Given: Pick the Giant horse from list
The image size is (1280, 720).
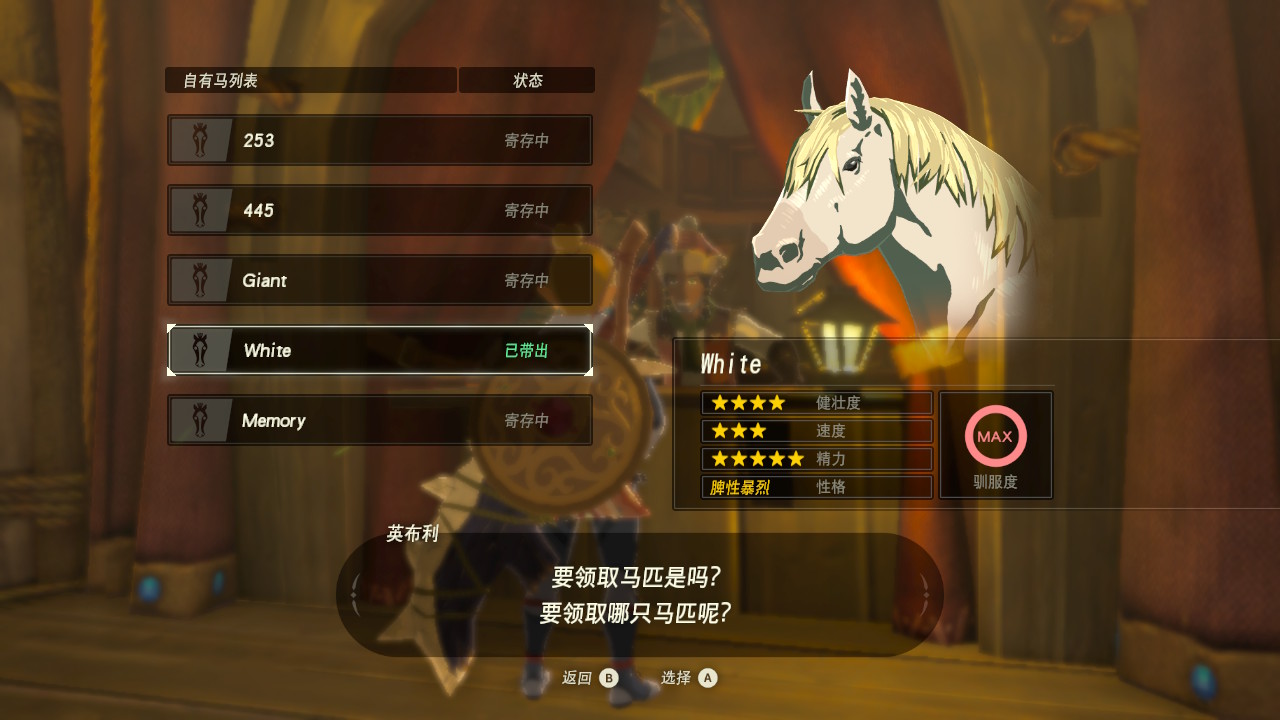Looking at the screenshot, I should point(380,280).
